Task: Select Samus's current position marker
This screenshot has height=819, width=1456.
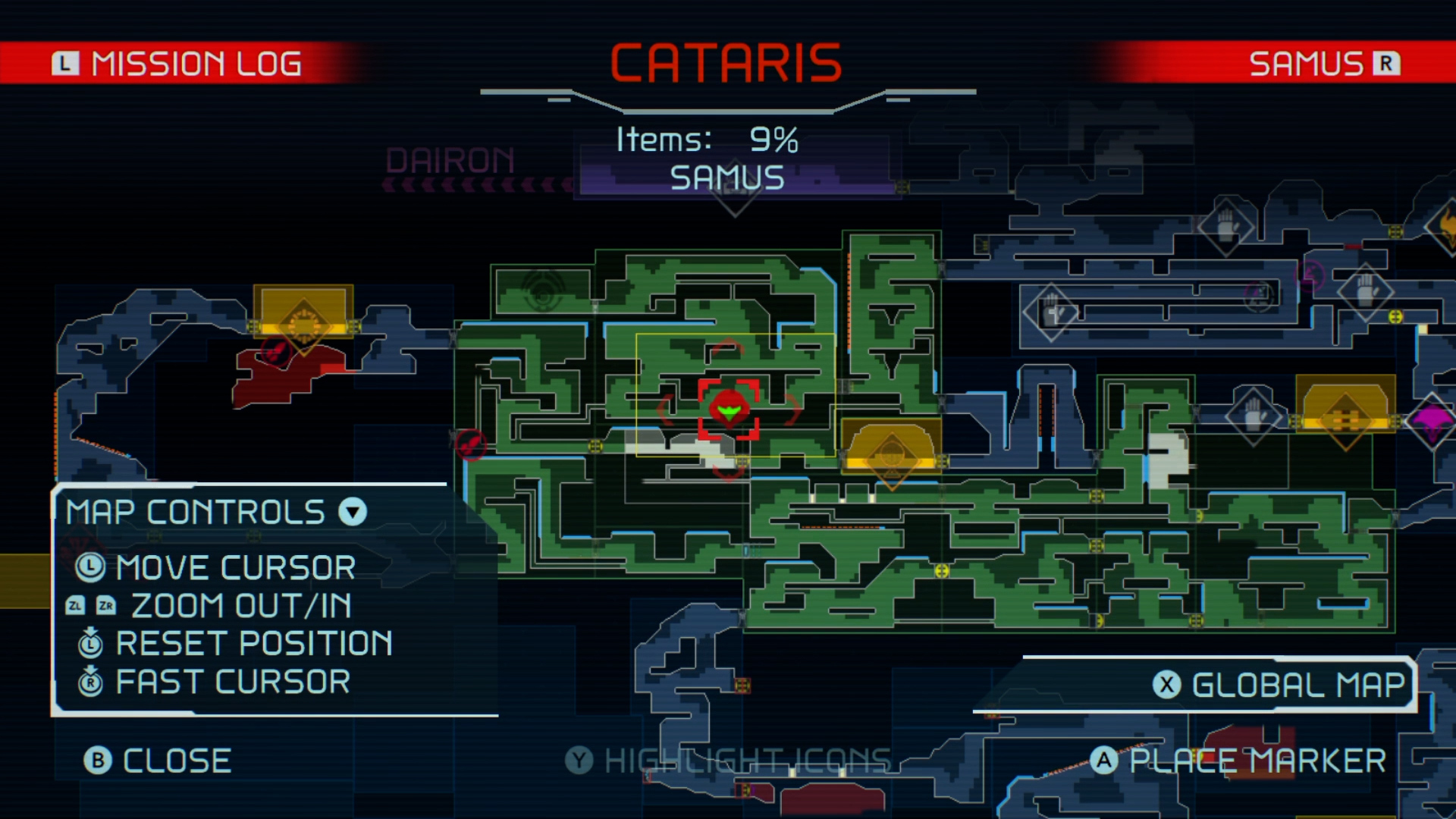Action: (728, 409)
